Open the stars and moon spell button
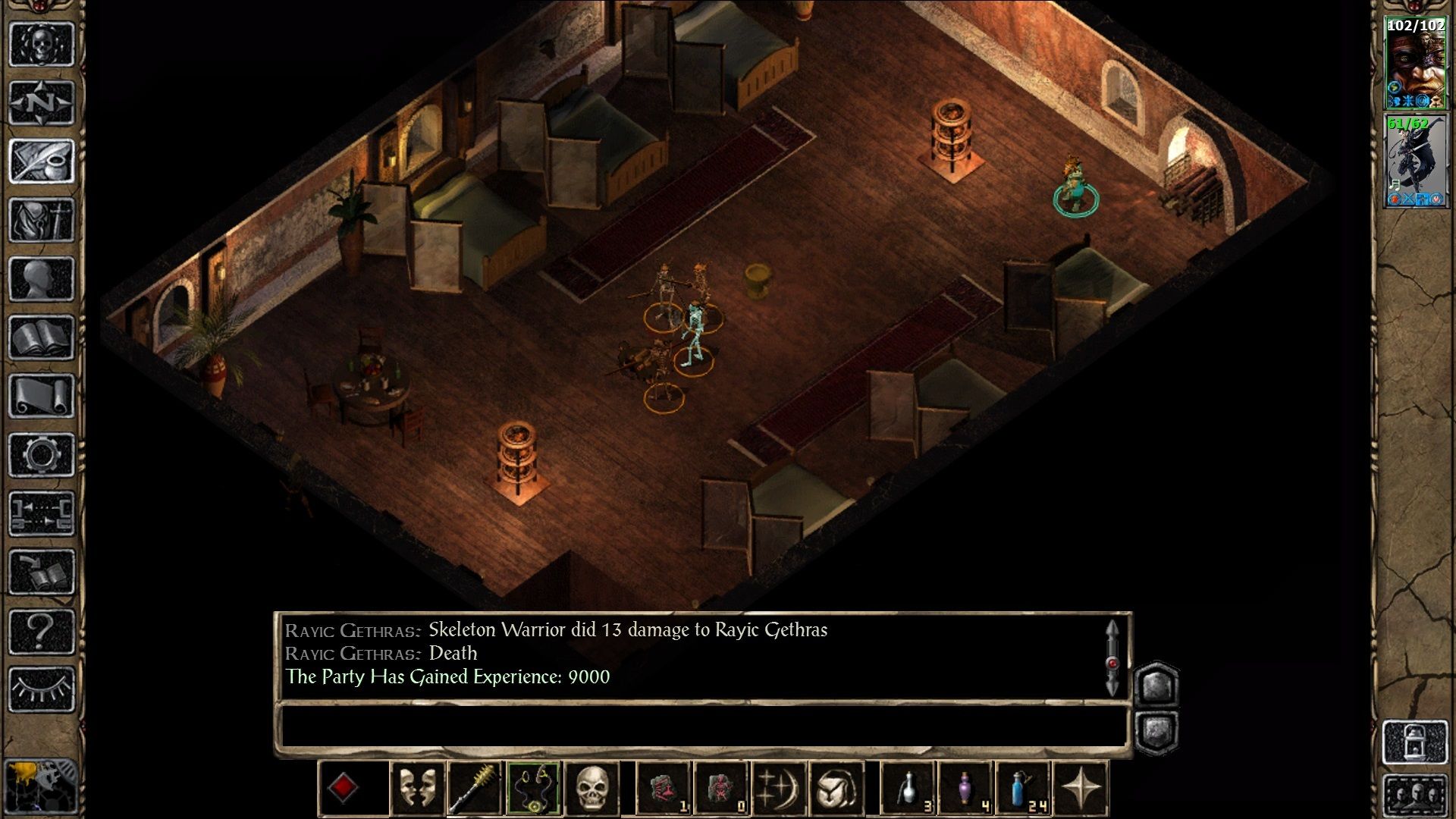This screenshot has width=1456, height=819. (x=777, y=789)
